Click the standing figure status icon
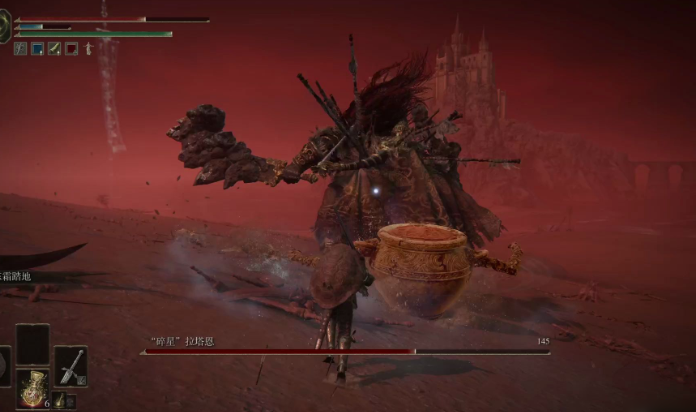 (88, 48)
